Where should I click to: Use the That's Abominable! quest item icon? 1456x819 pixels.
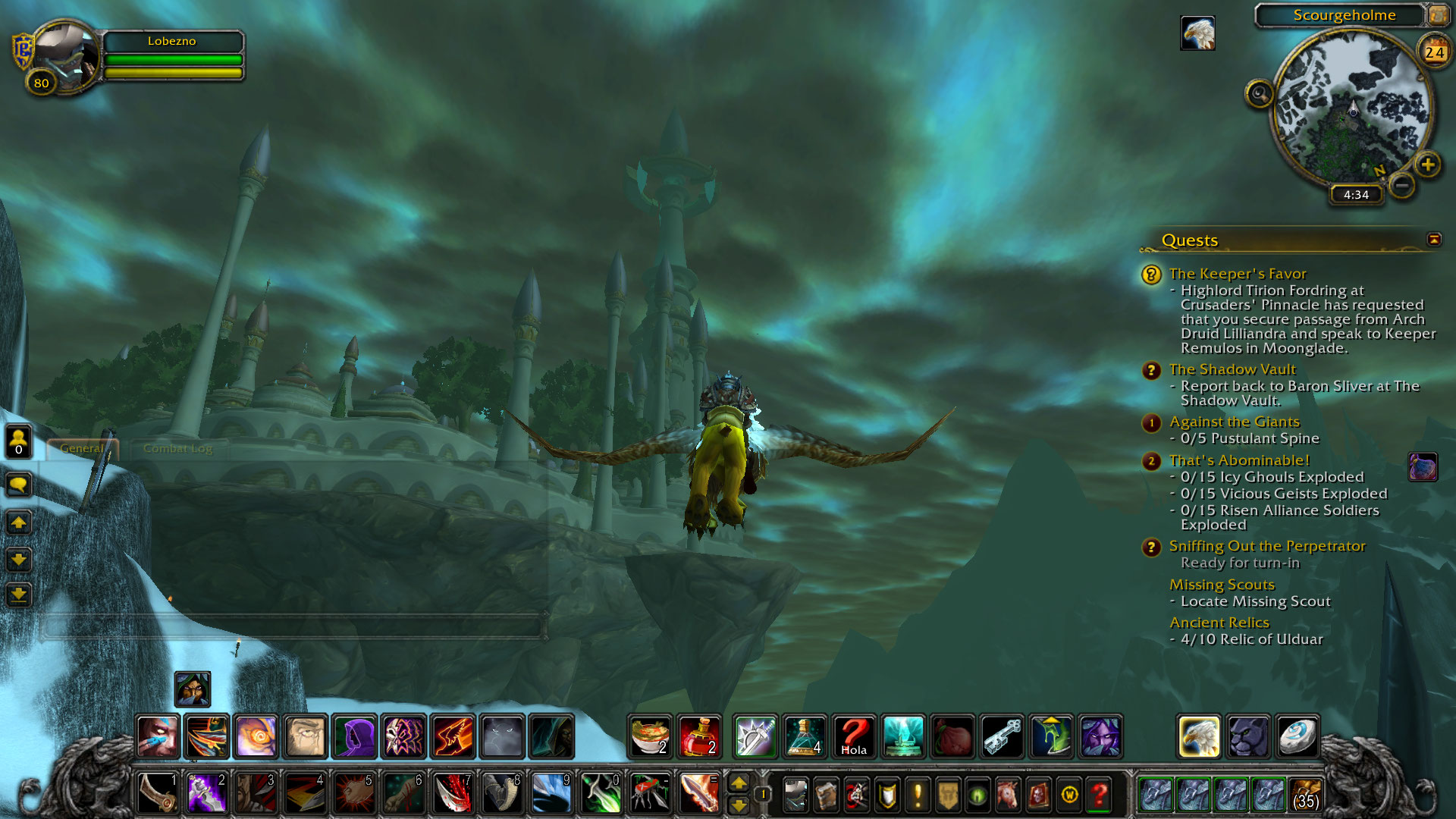[x=1422, y=467]
